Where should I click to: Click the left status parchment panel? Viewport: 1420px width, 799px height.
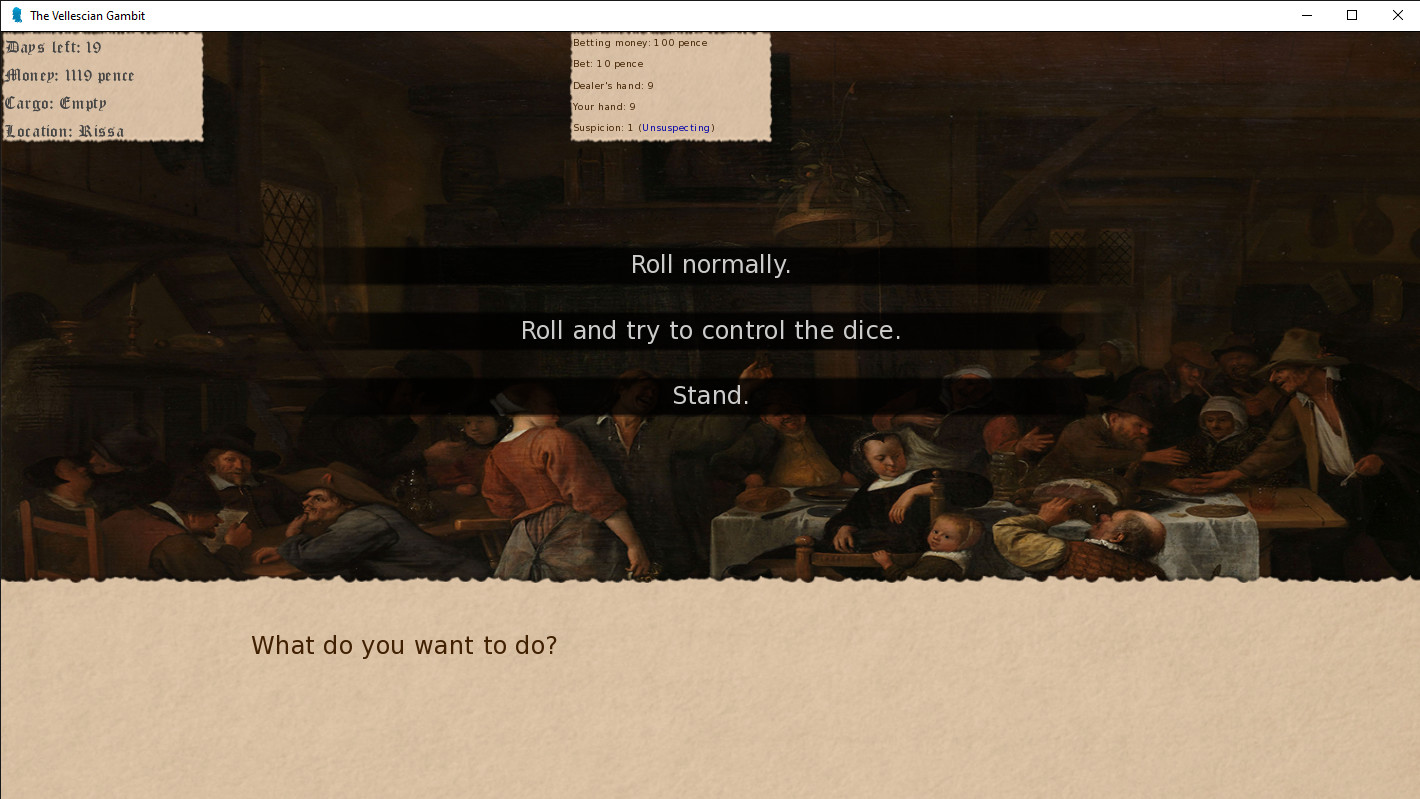100,88
